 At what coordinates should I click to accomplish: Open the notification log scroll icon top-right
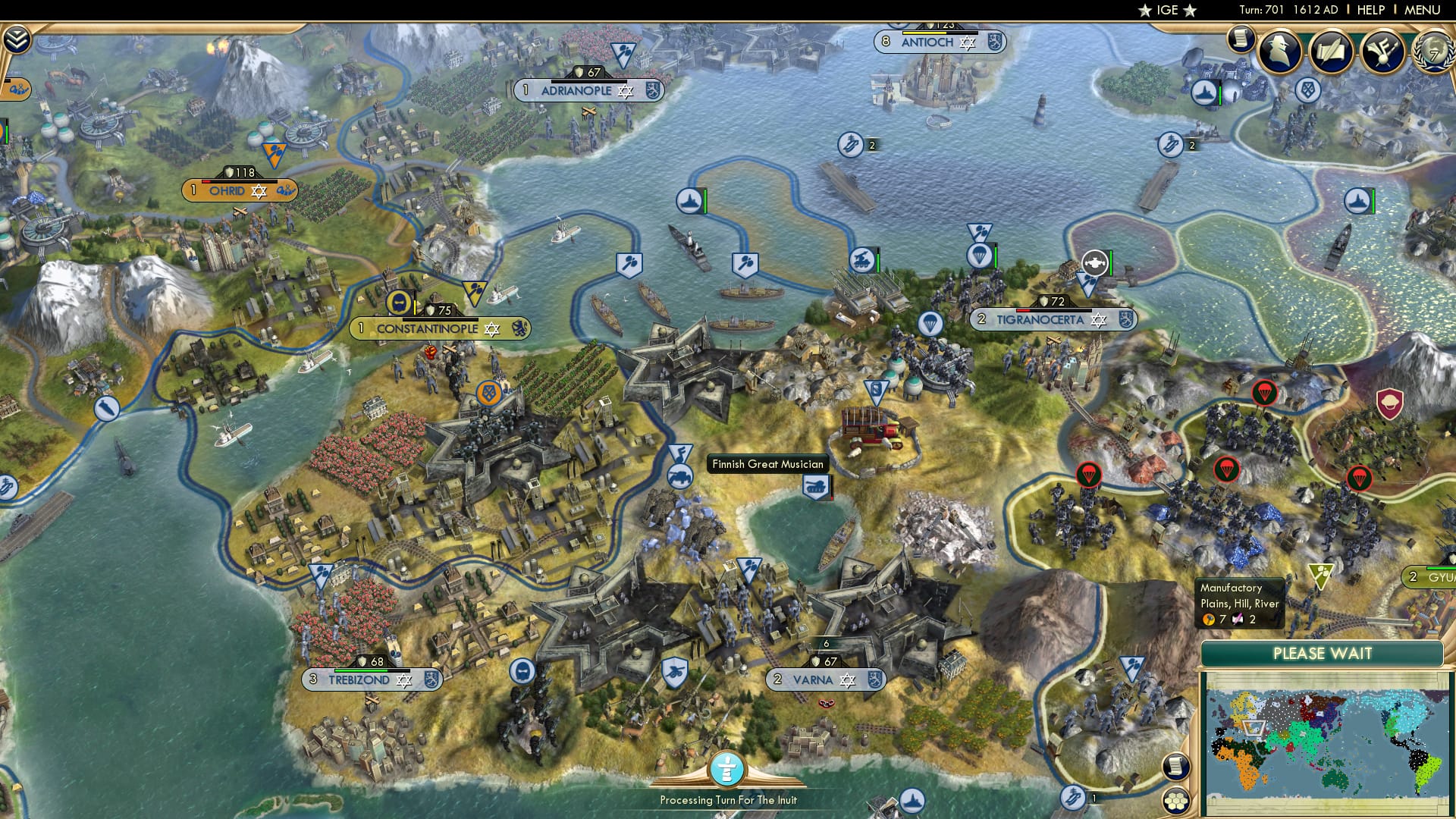tap(1241, 39)
